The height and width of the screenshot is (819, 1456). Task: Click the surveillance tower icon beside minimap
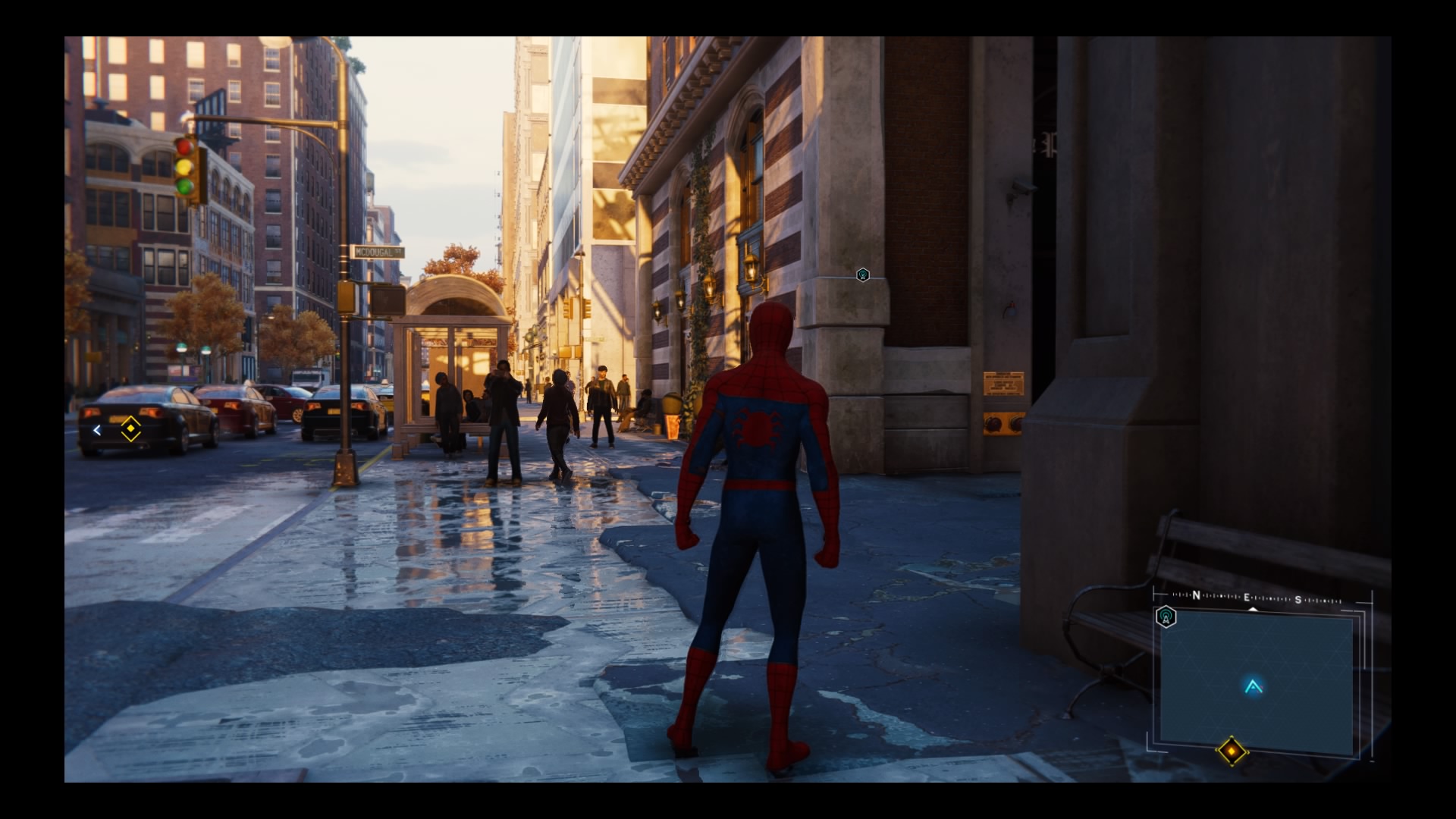pyautogui.click(x=1166, y=617)
